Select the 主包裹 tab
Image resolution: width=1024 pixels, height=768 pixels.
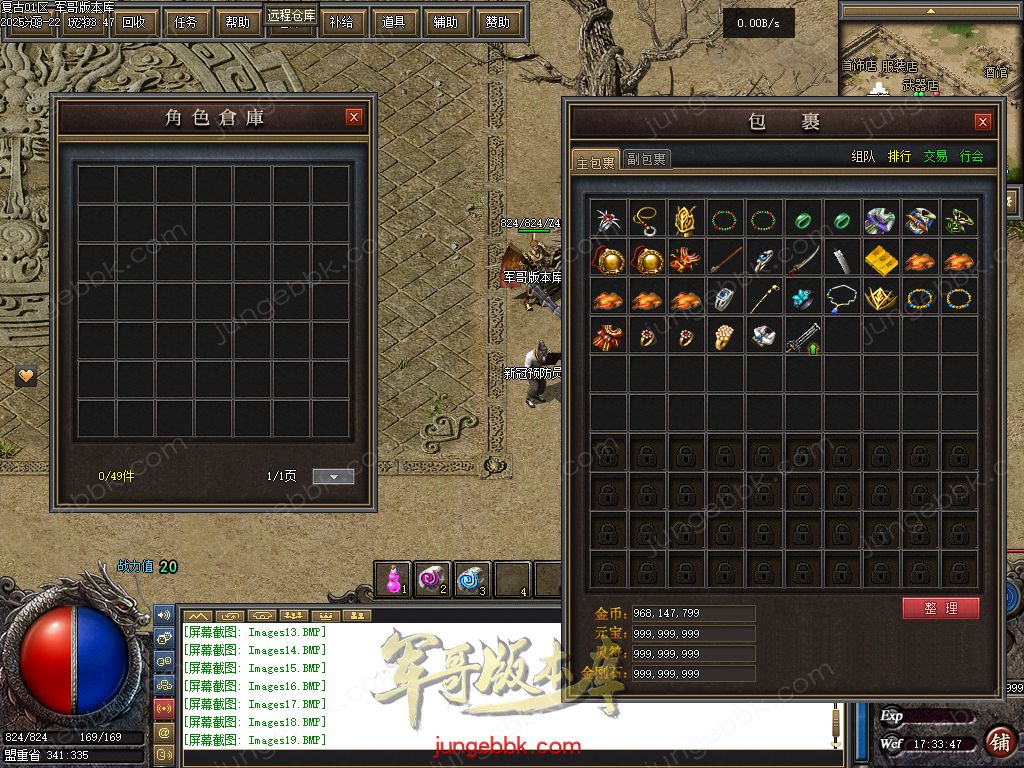pyautogui.click(x=596, y=161)
